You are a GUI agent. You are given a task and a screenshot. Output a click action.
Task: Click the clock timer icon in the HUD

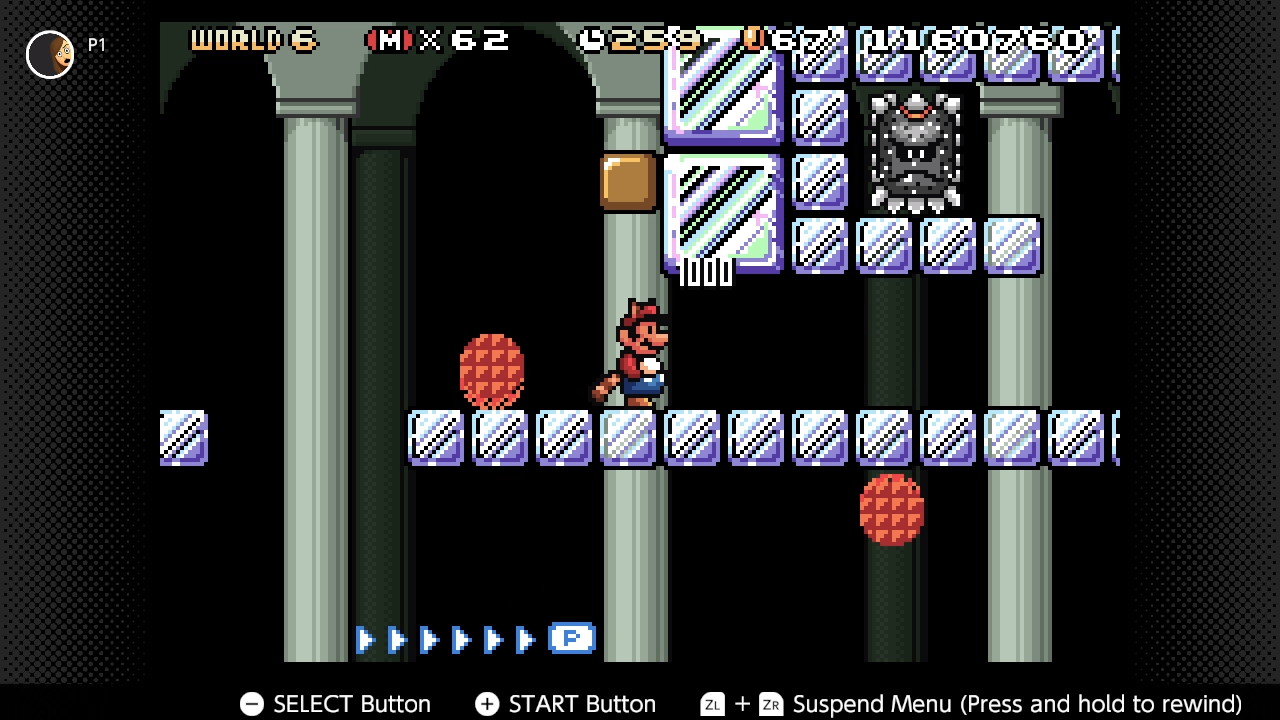click(593, 38)
